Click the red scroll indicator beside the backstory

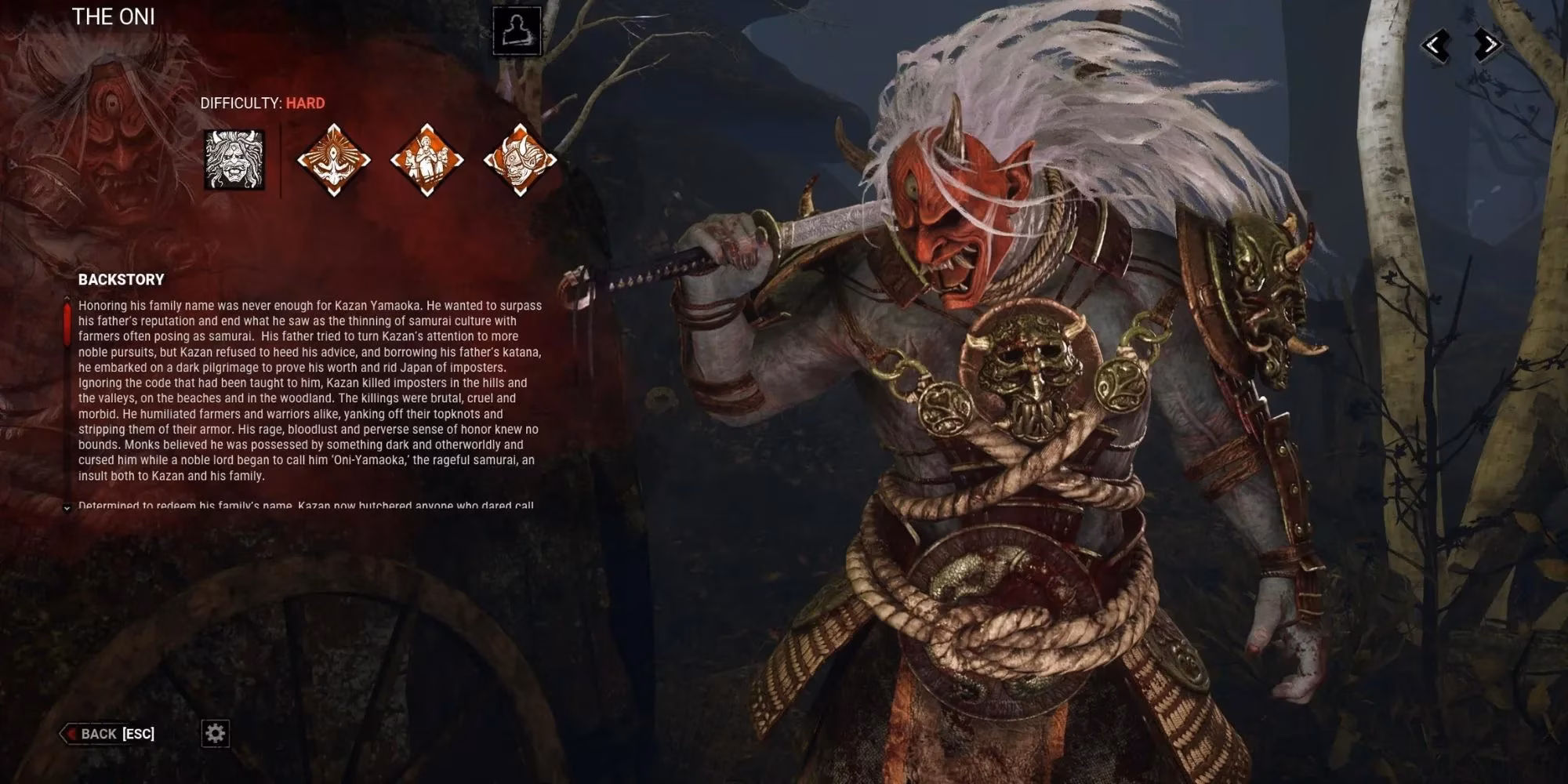pyautogui.click(x=67, y=321)
